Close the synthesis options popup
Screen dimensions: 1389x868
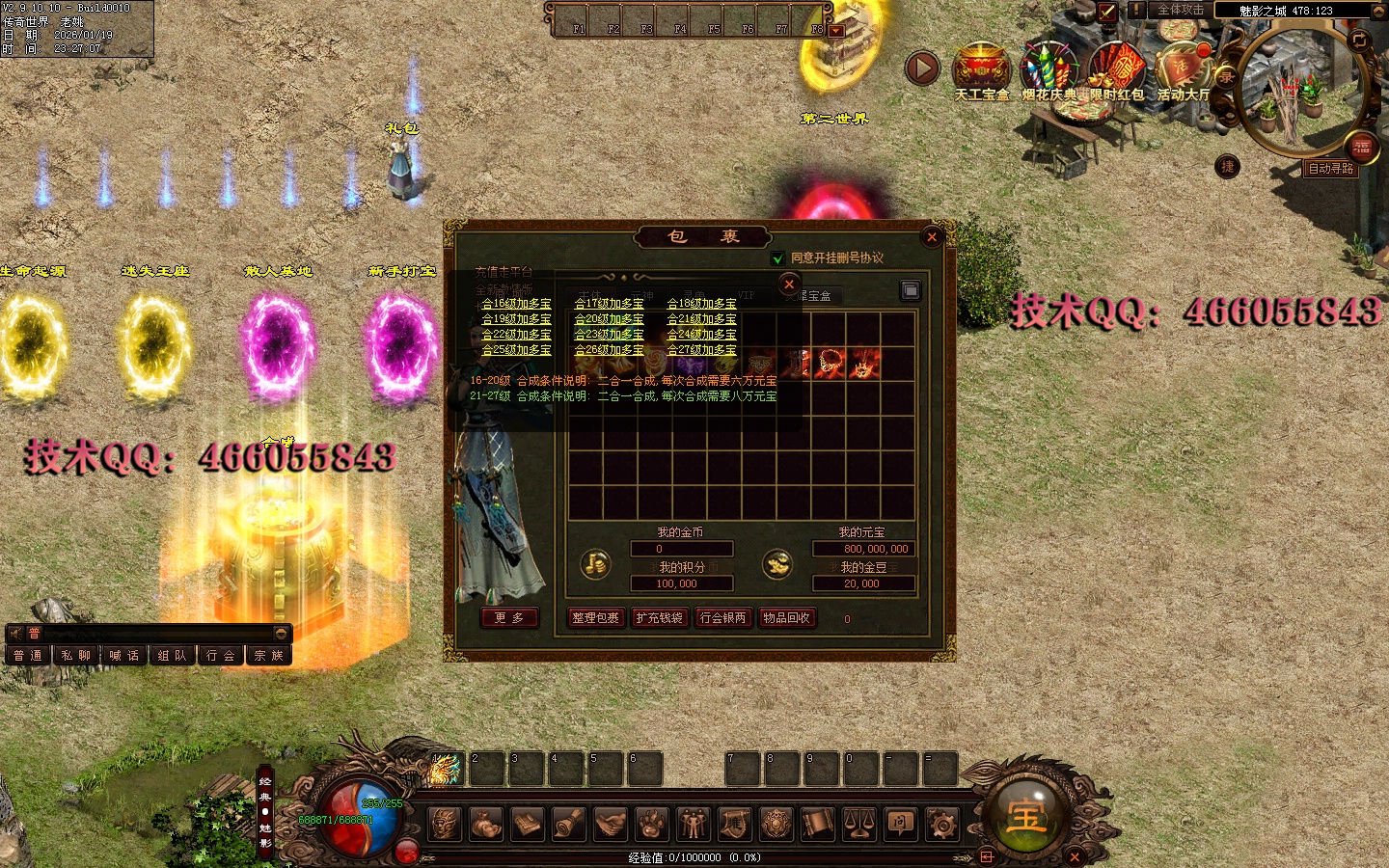(789, 284)
